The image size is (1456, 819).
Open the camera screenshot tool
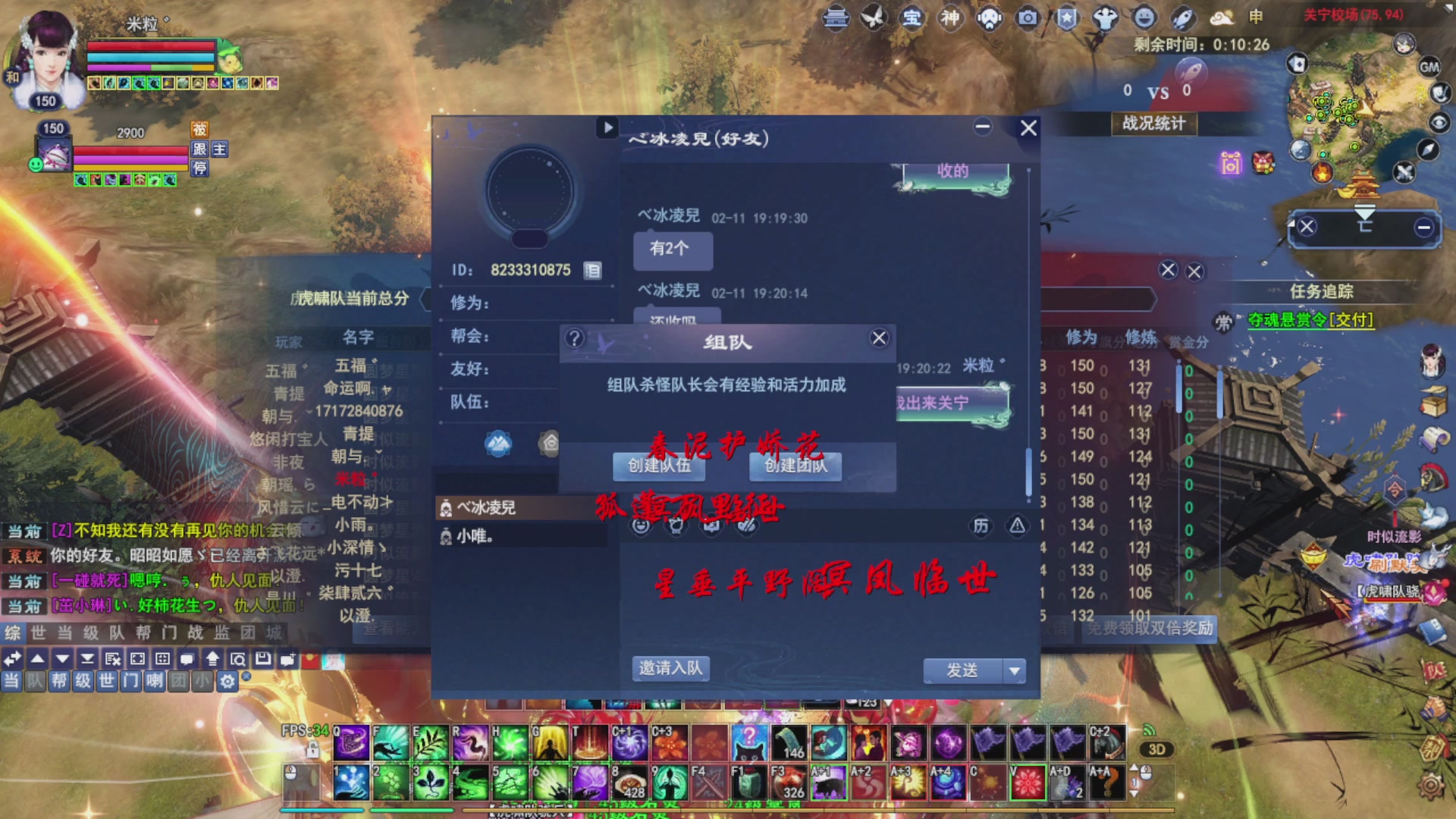point(1027,18)
